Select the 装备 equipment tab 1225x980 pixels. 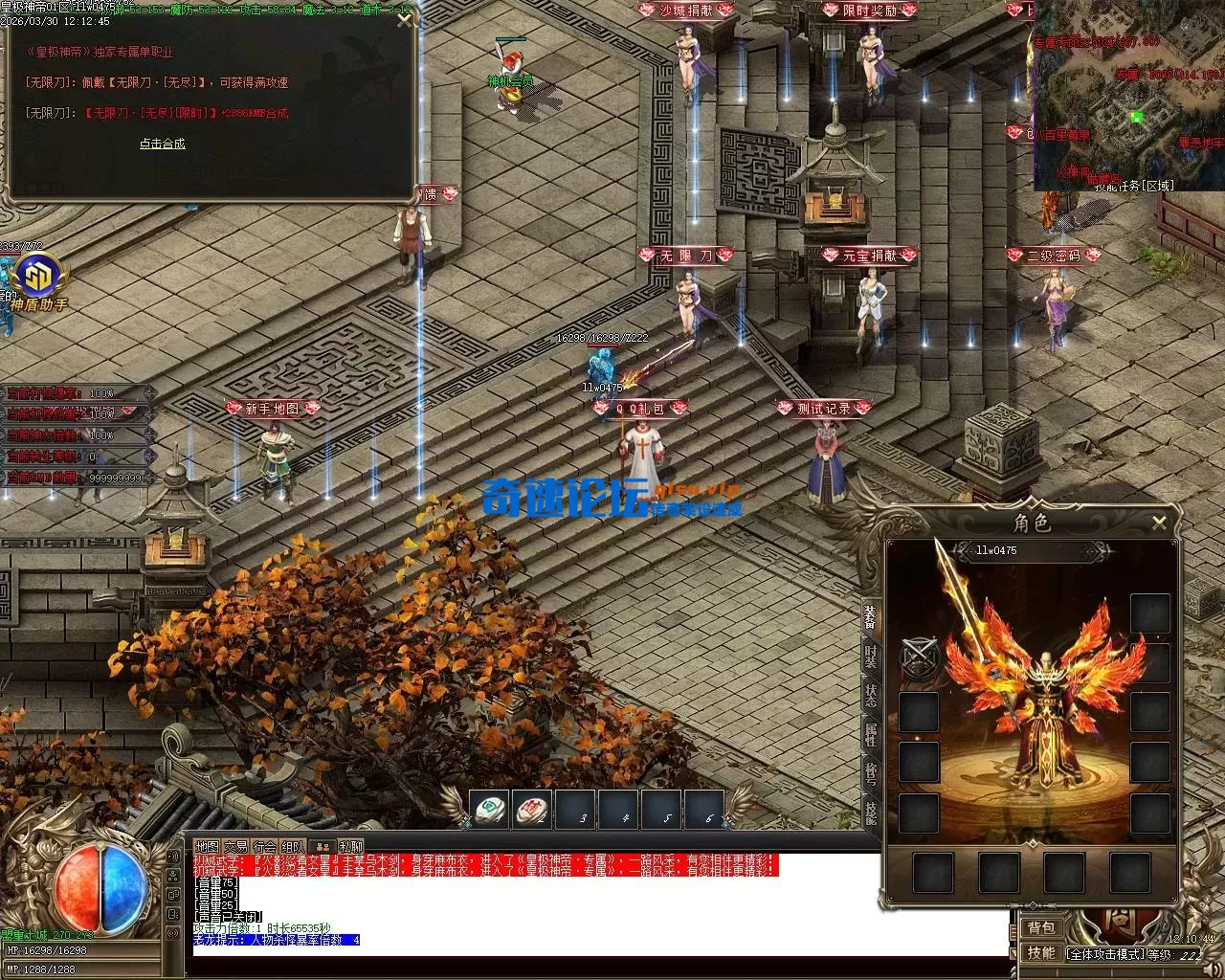pyautogui.click(x=871, y=617)
